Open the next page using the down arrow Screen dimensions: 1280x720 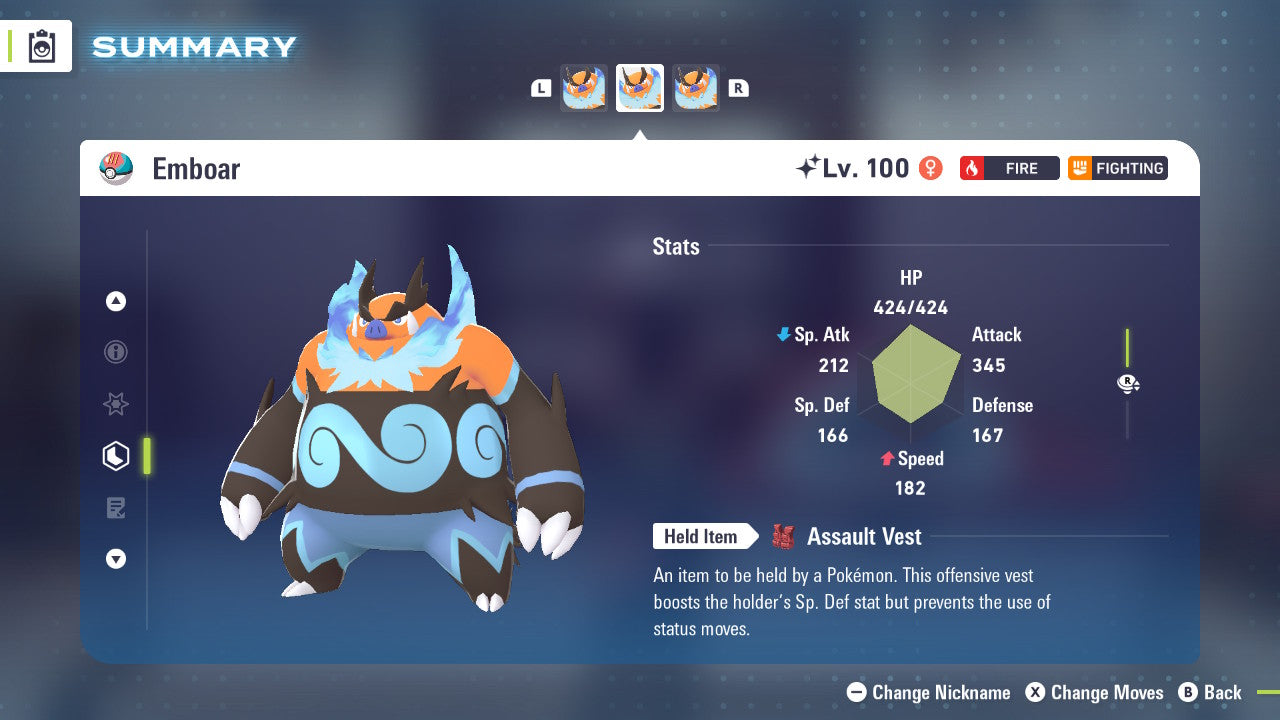point(115,560)
